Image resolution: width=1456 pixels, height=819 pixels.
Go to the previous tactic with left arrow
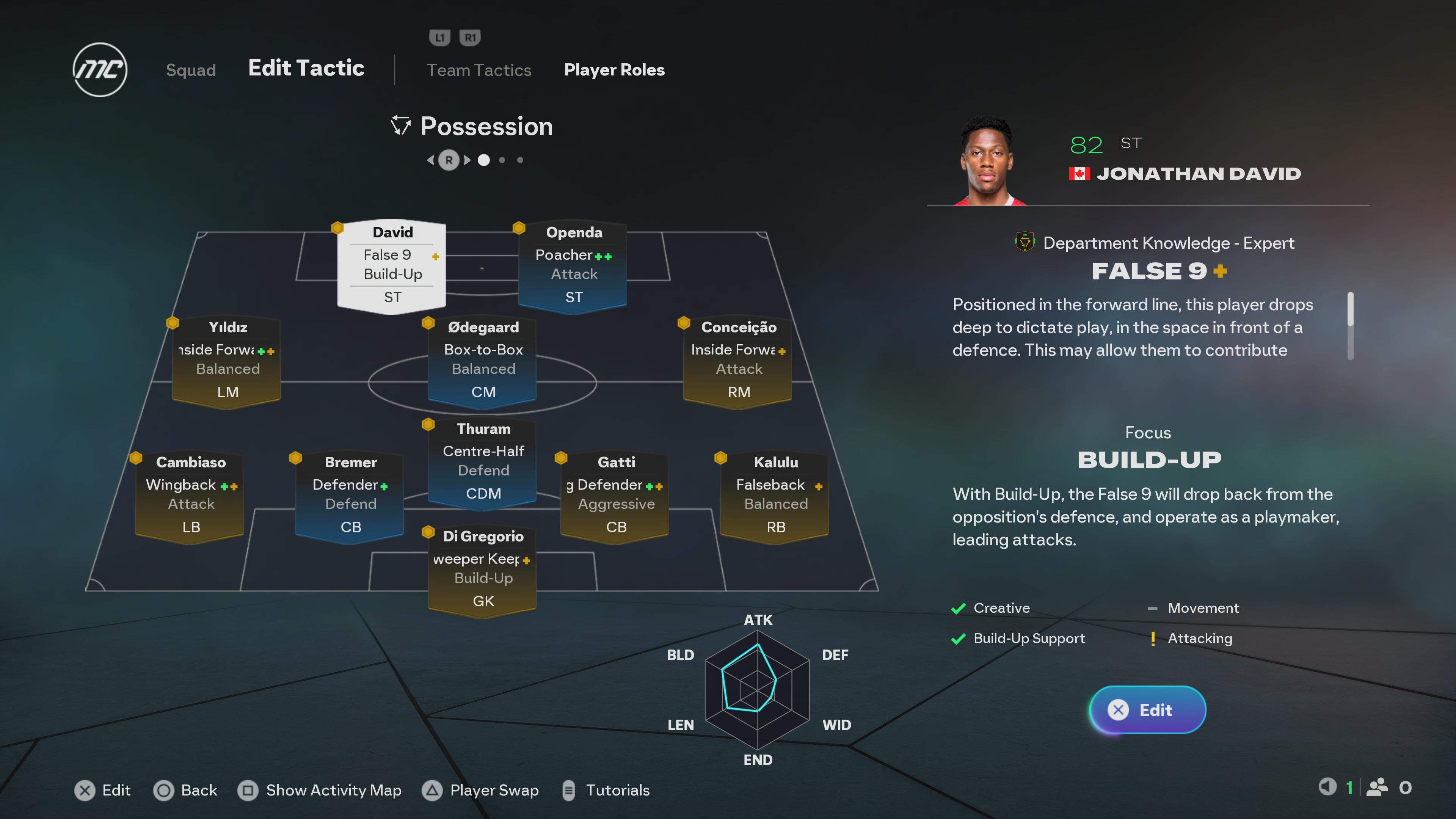(x=431, y=160)
